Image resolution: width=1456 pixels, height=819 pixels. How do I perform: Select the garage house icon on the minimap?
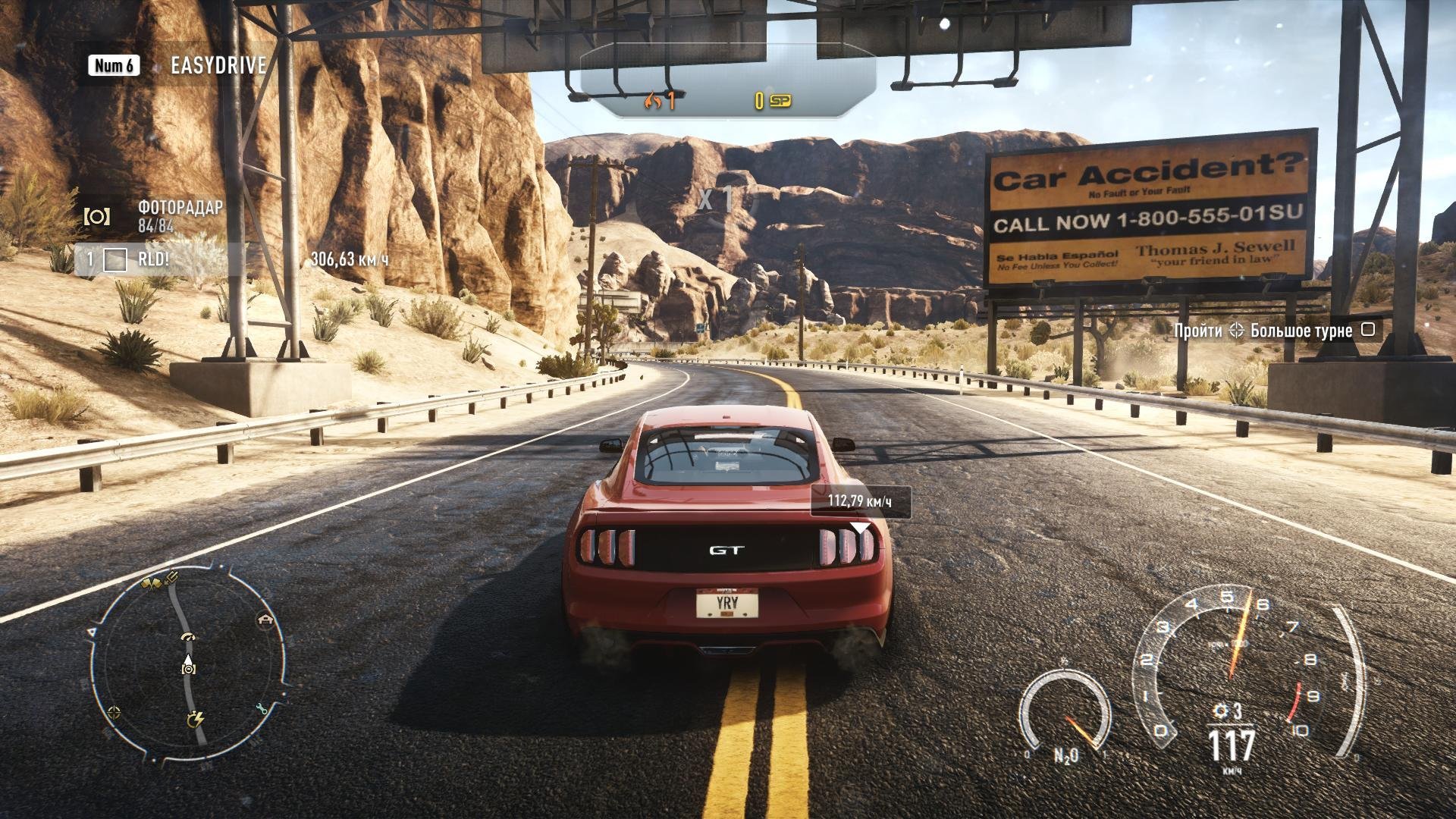click(265, 619)
